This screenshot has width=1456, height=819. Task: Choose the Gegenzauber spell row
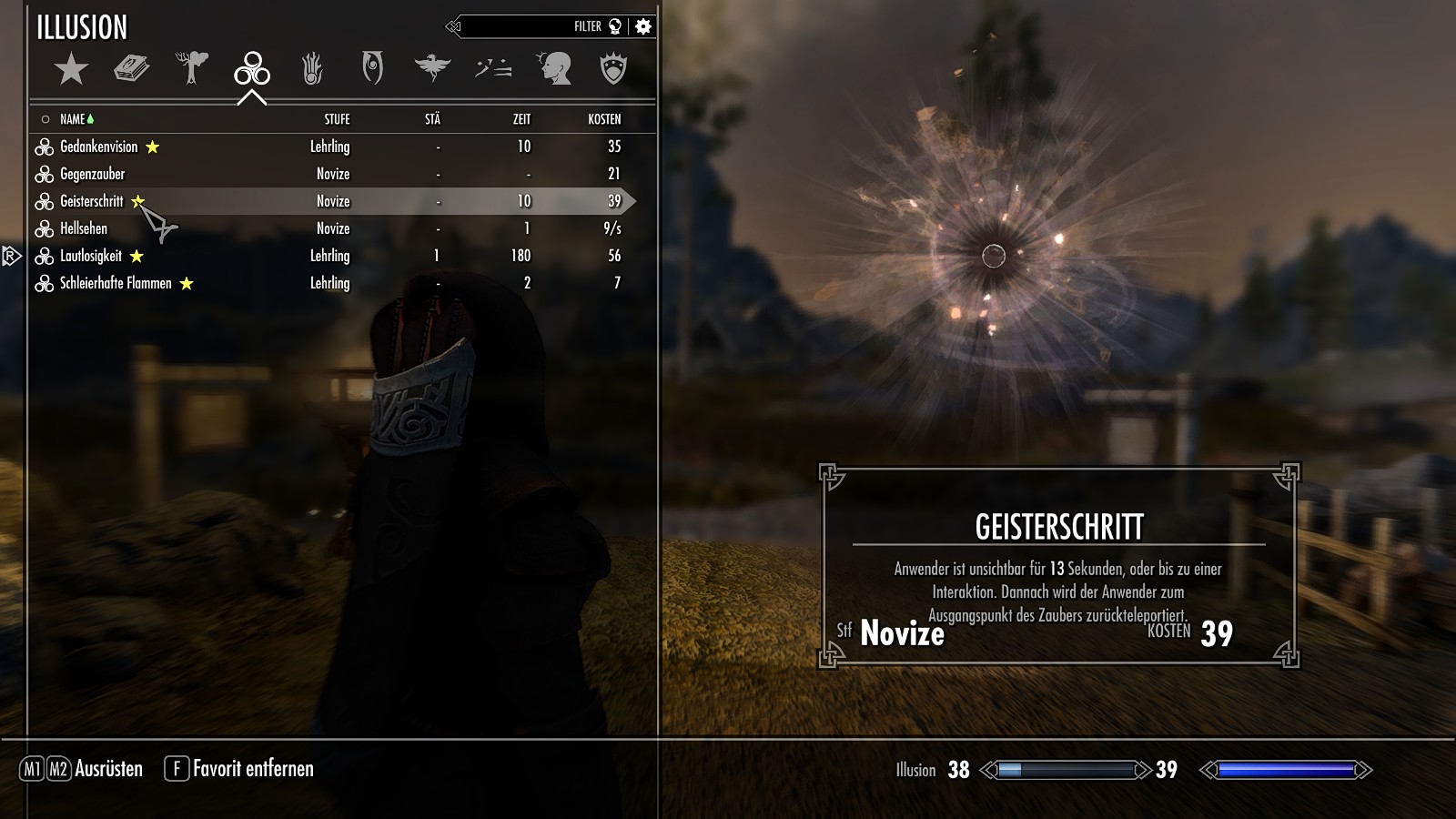pos(93,174)
